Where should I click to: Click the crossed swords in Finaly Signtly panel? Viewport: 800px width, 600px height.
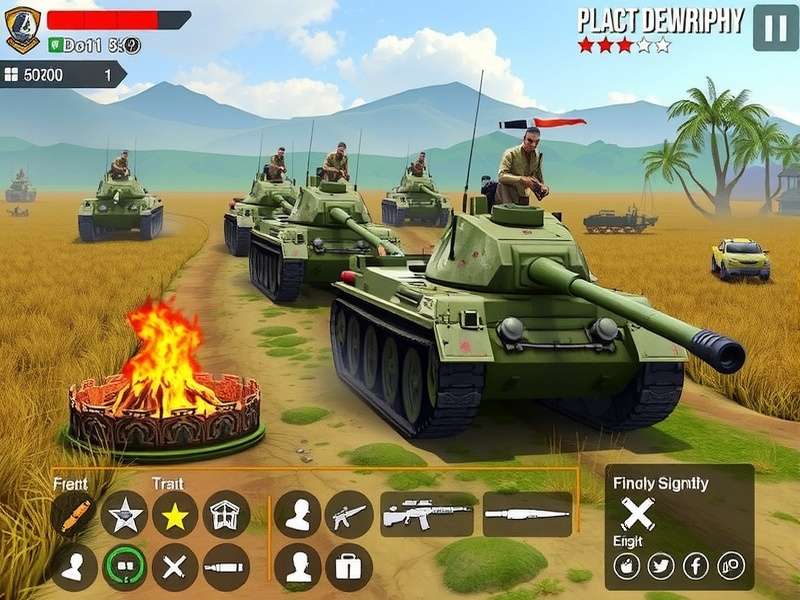[637, 514]
